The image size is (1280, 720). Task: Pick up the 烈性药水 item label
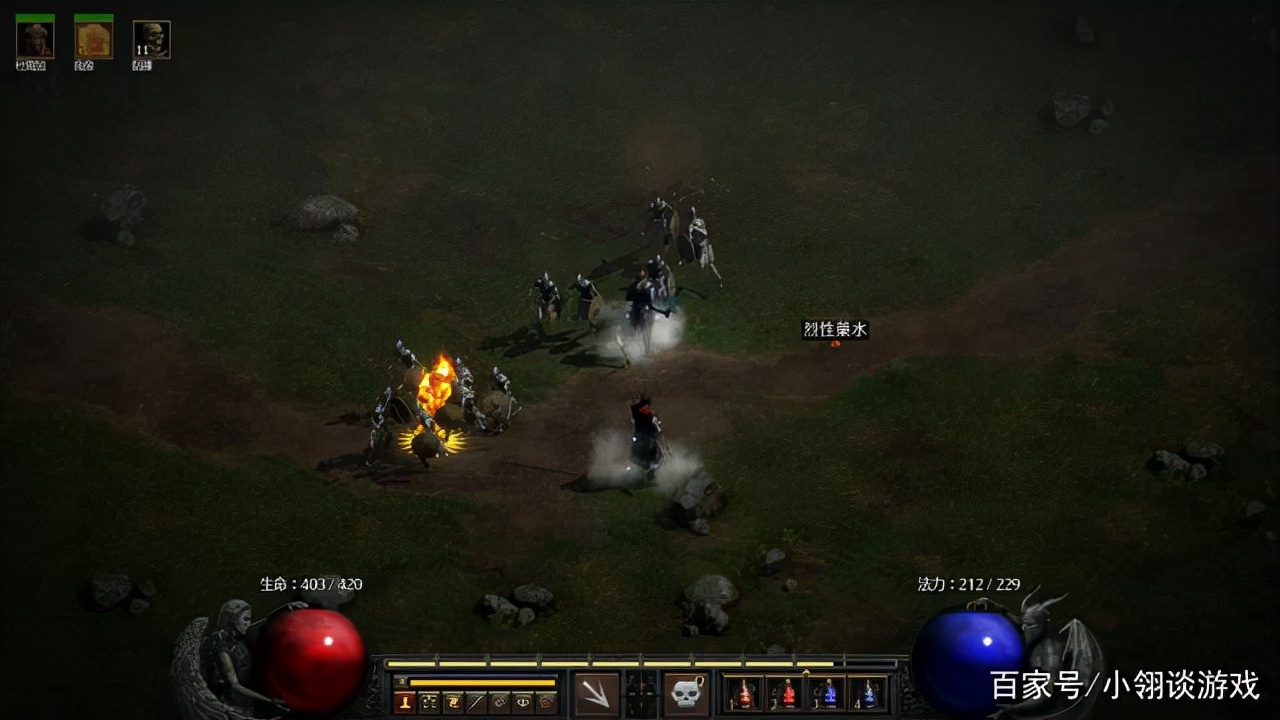[x=835, y=329]
